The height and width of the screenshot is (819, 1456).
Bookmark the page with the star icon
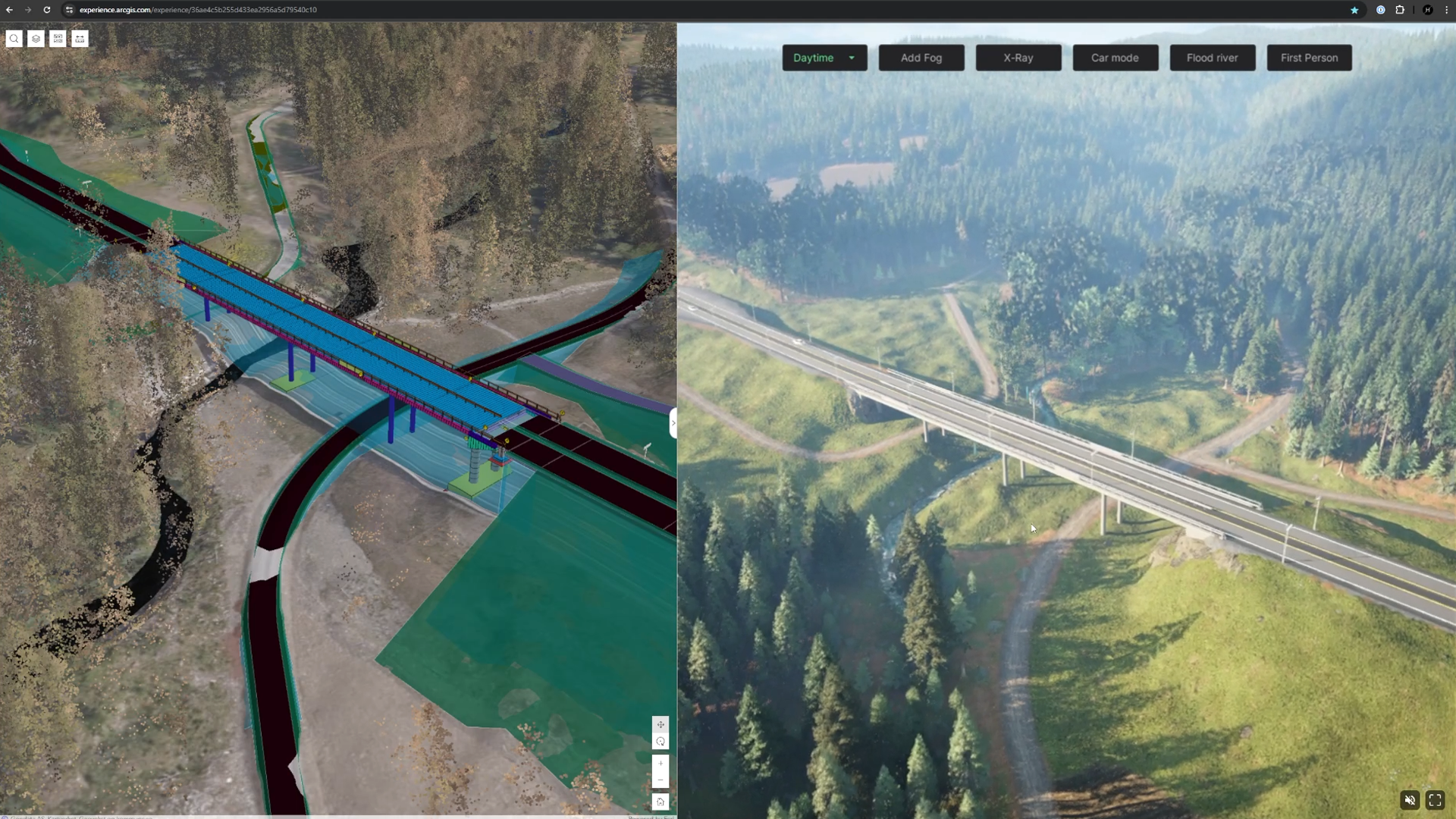(1354, 10)
